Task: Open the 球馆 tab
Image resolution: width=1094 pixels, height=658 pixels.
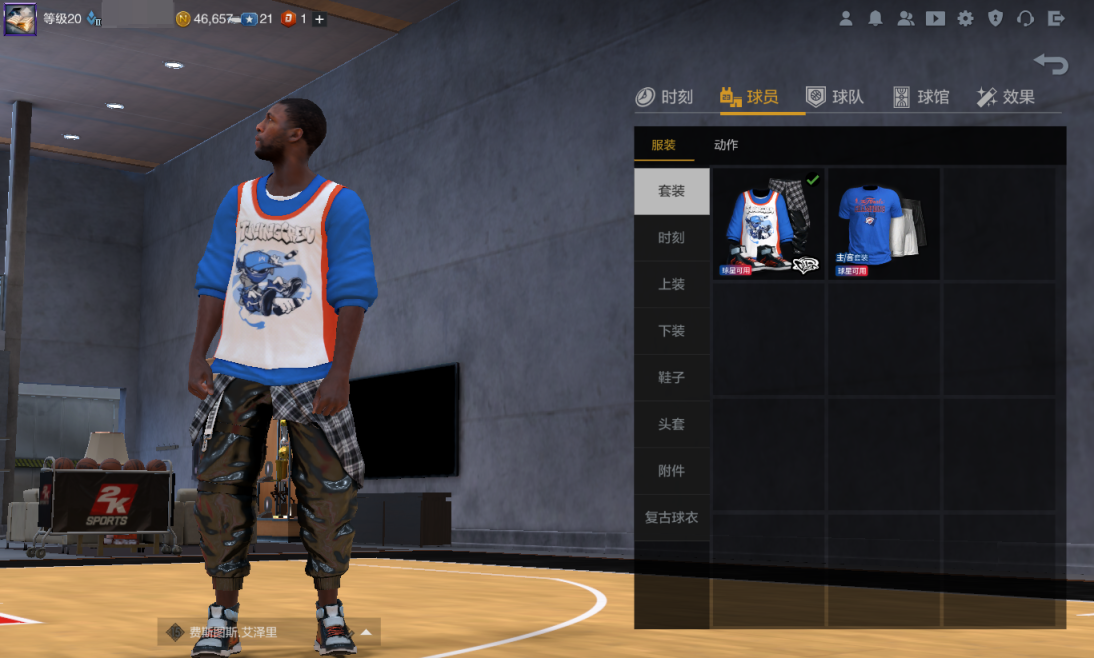Action: 921,97
